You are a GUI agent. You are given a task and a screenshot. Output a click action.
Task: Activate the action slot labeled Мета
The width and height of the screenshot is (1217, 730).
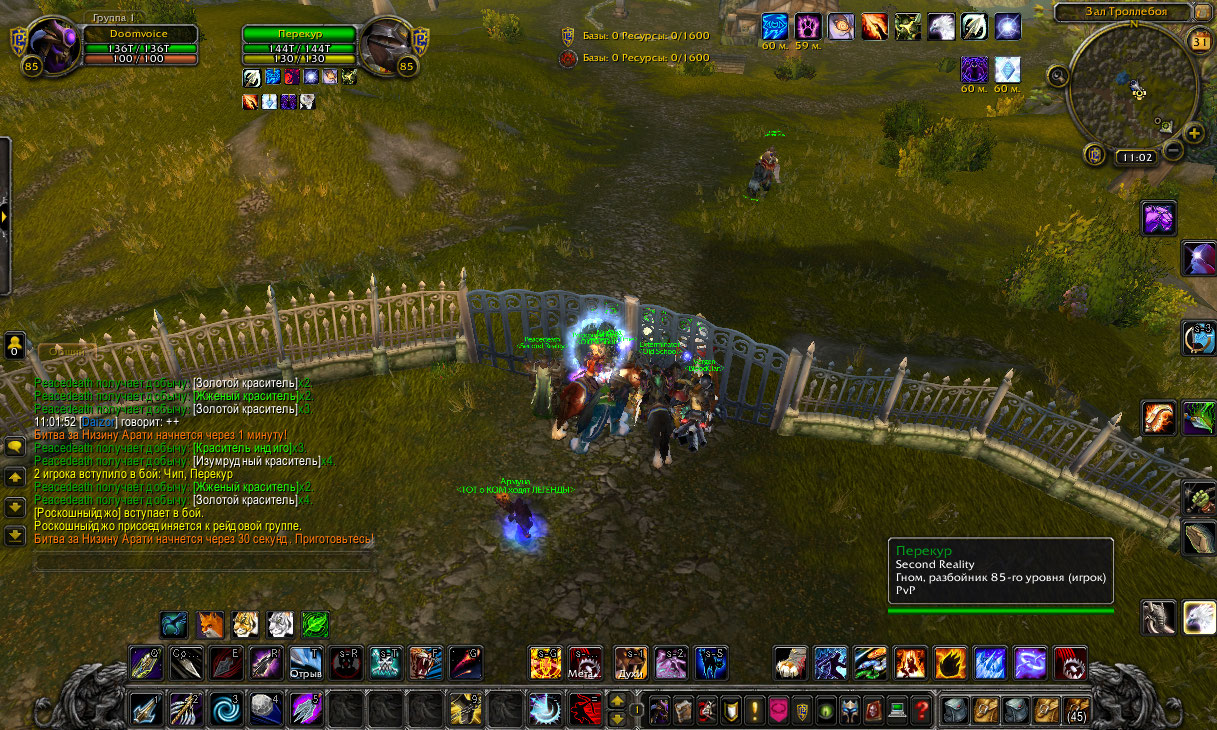coord(585,662)
